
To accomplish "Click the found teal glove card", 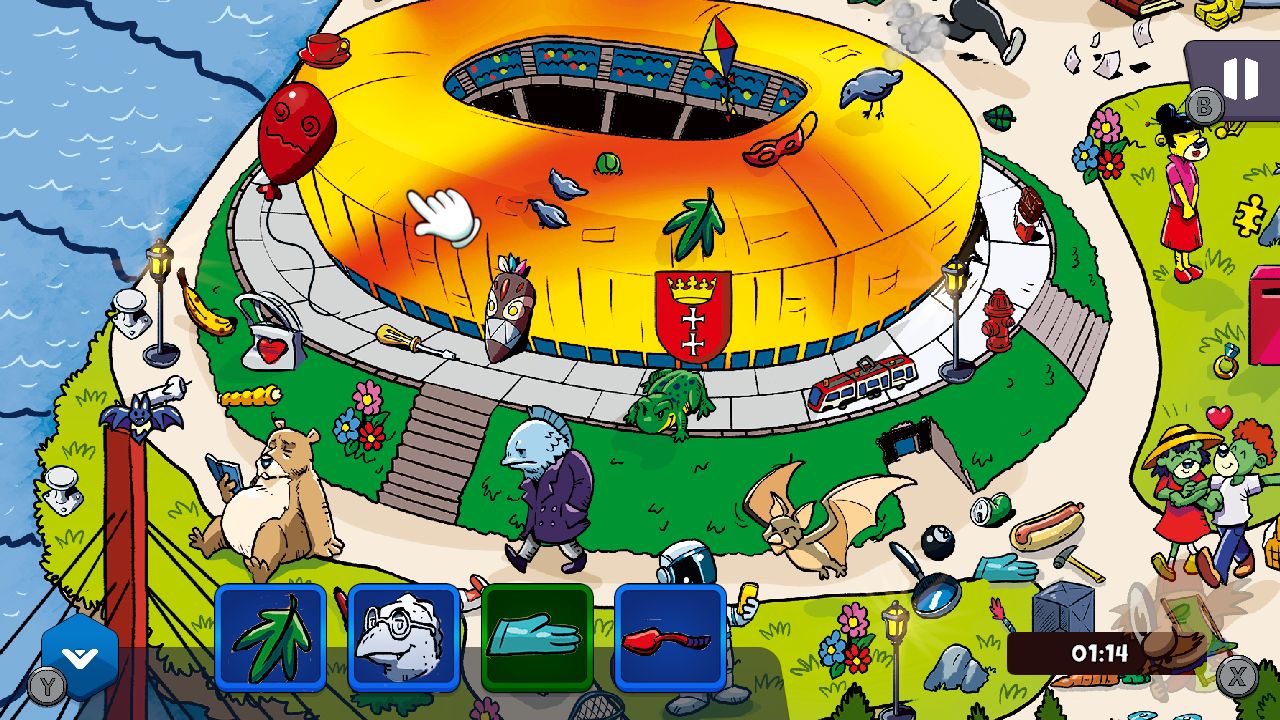I will tap(537, 640).
